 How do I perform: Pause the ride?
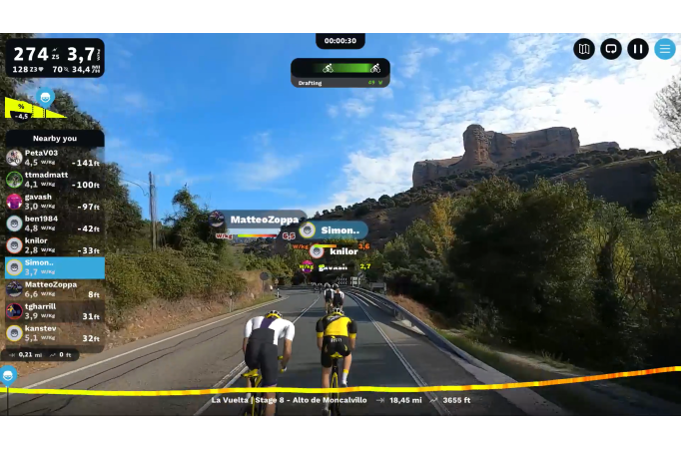point(638,49)
